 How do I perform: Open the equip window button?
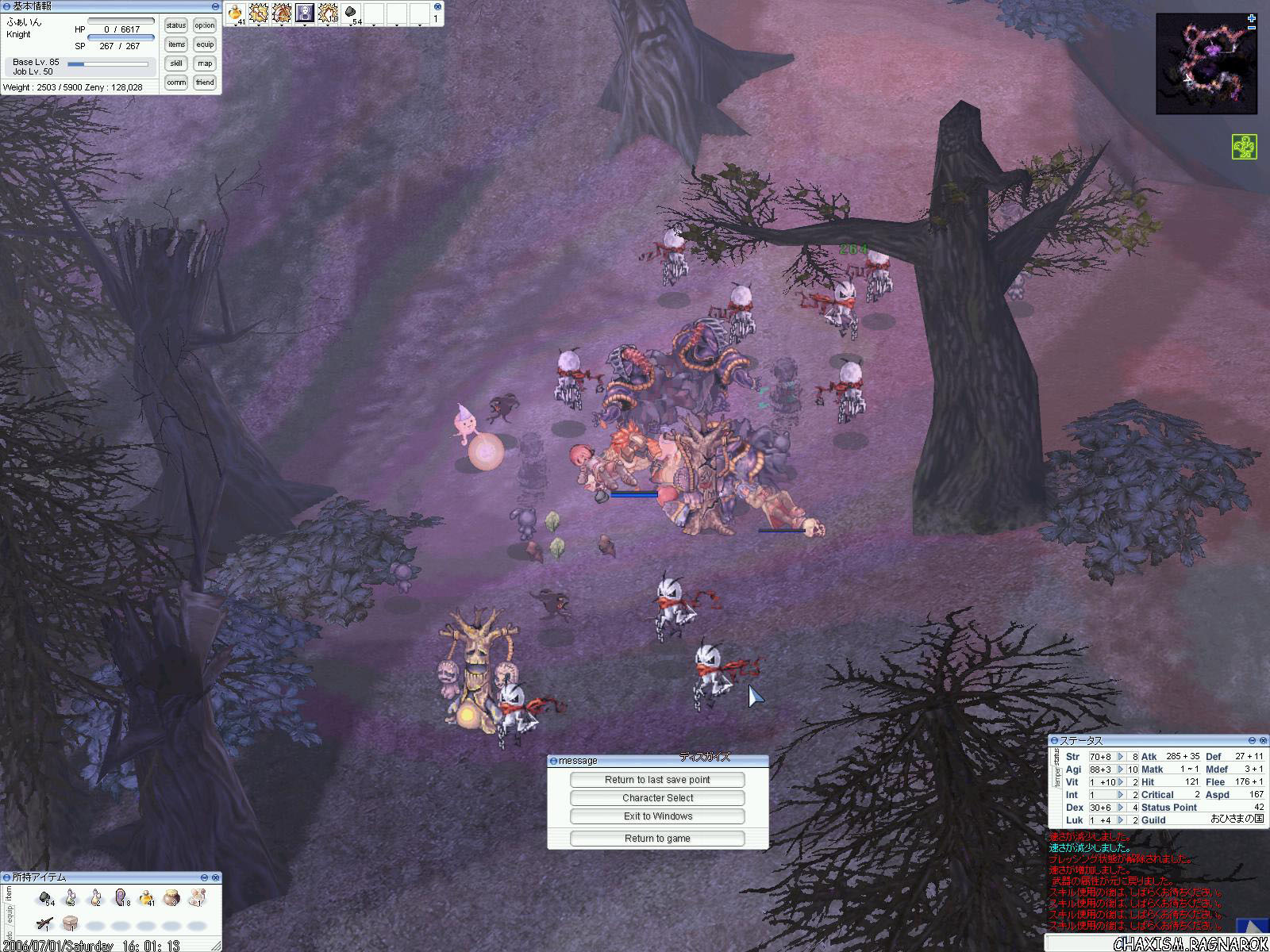(x=205, y=44)
